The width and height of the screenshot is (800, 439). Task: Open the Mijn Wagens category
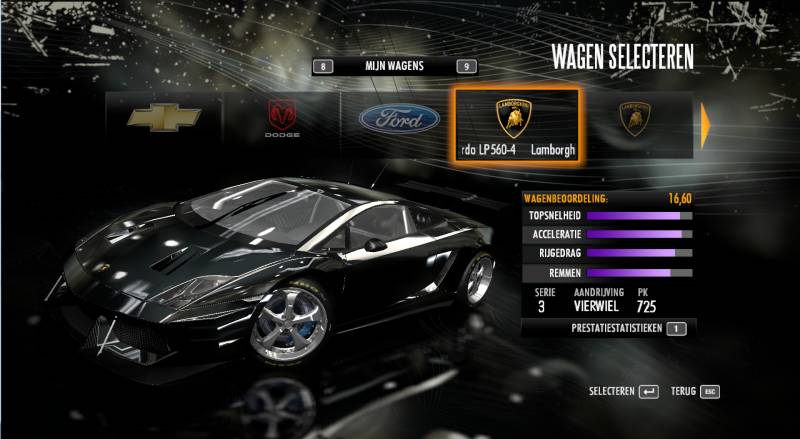click(394, 67)
